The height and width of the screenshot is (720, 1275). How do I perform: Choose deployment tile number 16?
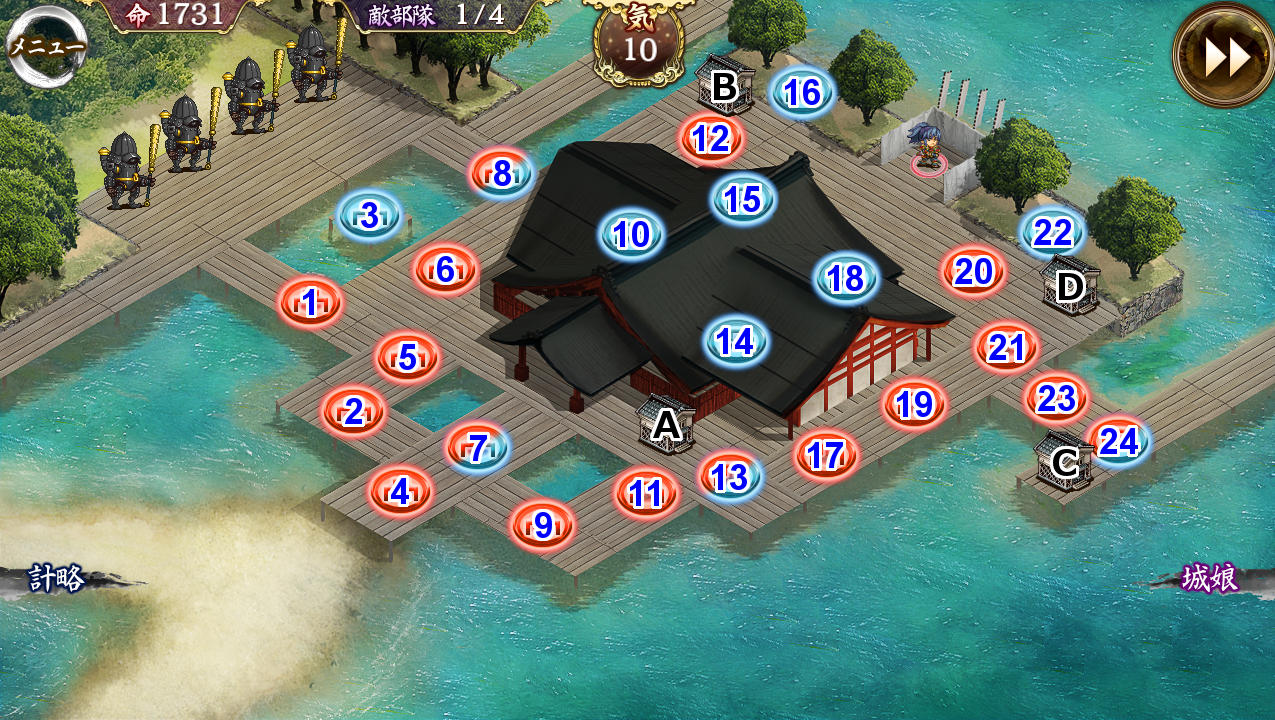click(802, 93)
